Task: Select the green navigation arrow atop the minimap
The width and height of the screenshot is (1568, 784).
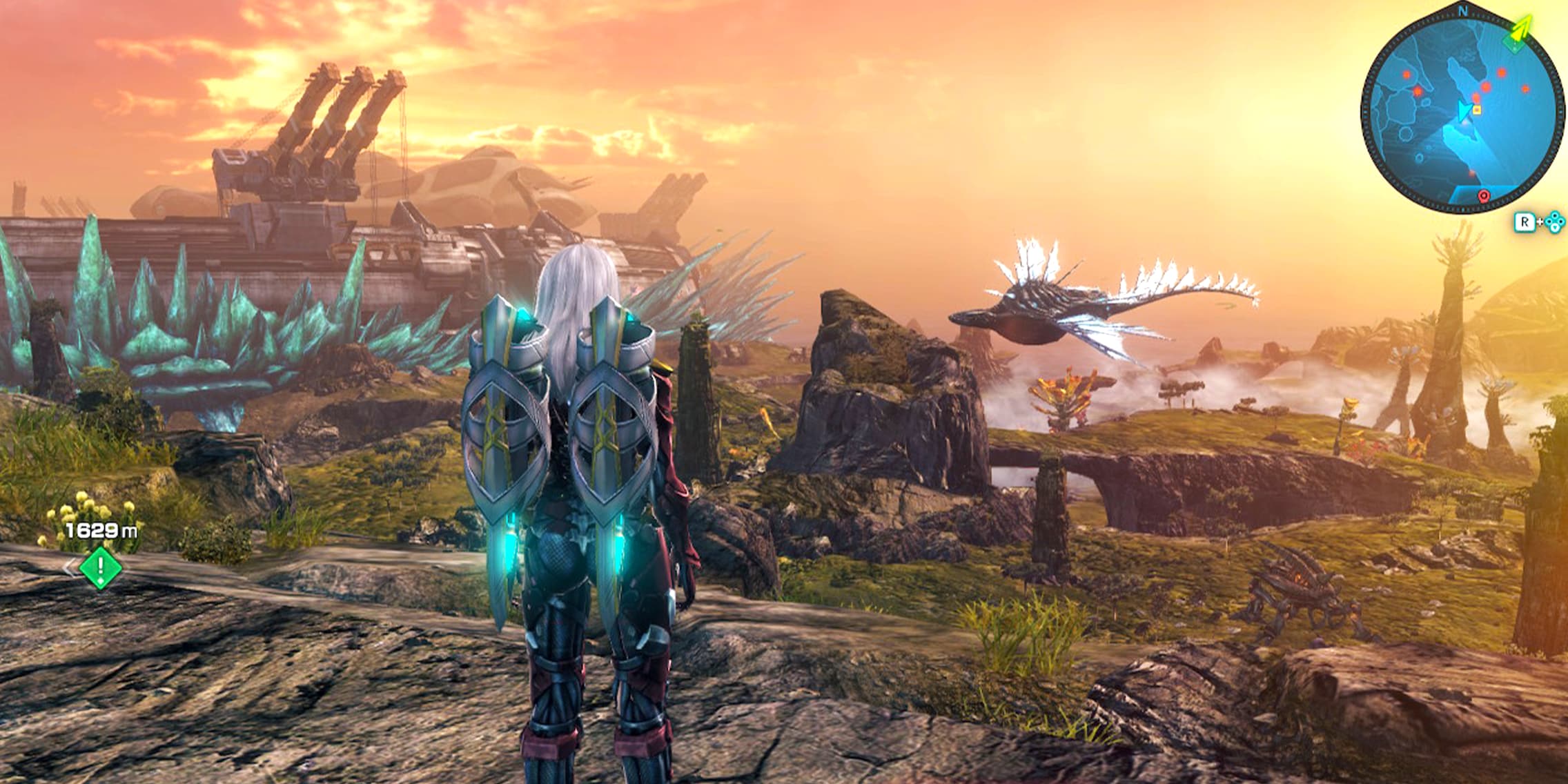Action: (x=1520, y=28)
